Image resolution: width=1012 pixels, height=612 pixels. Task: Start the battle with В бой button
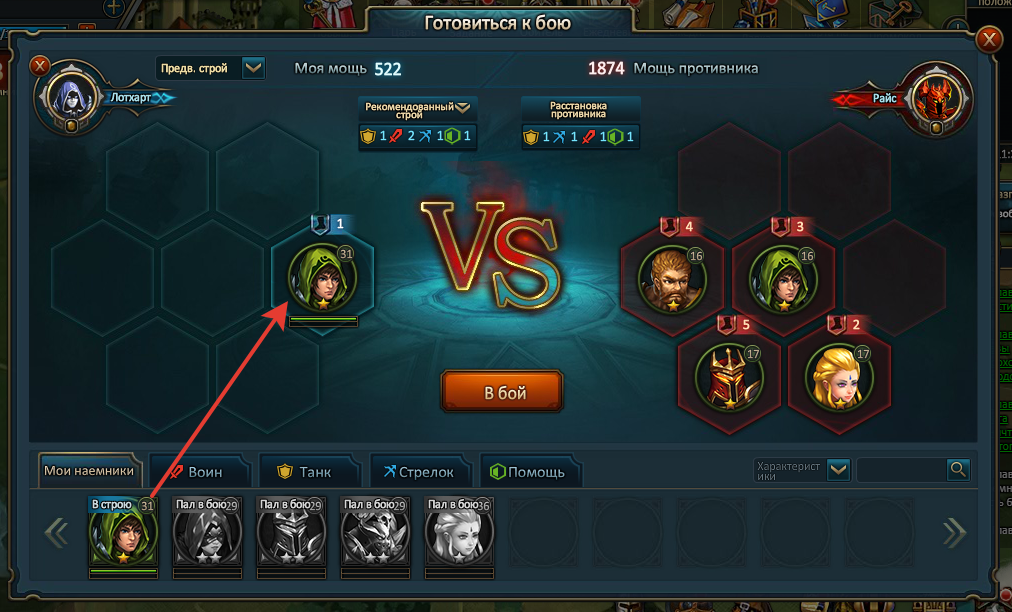502,391
